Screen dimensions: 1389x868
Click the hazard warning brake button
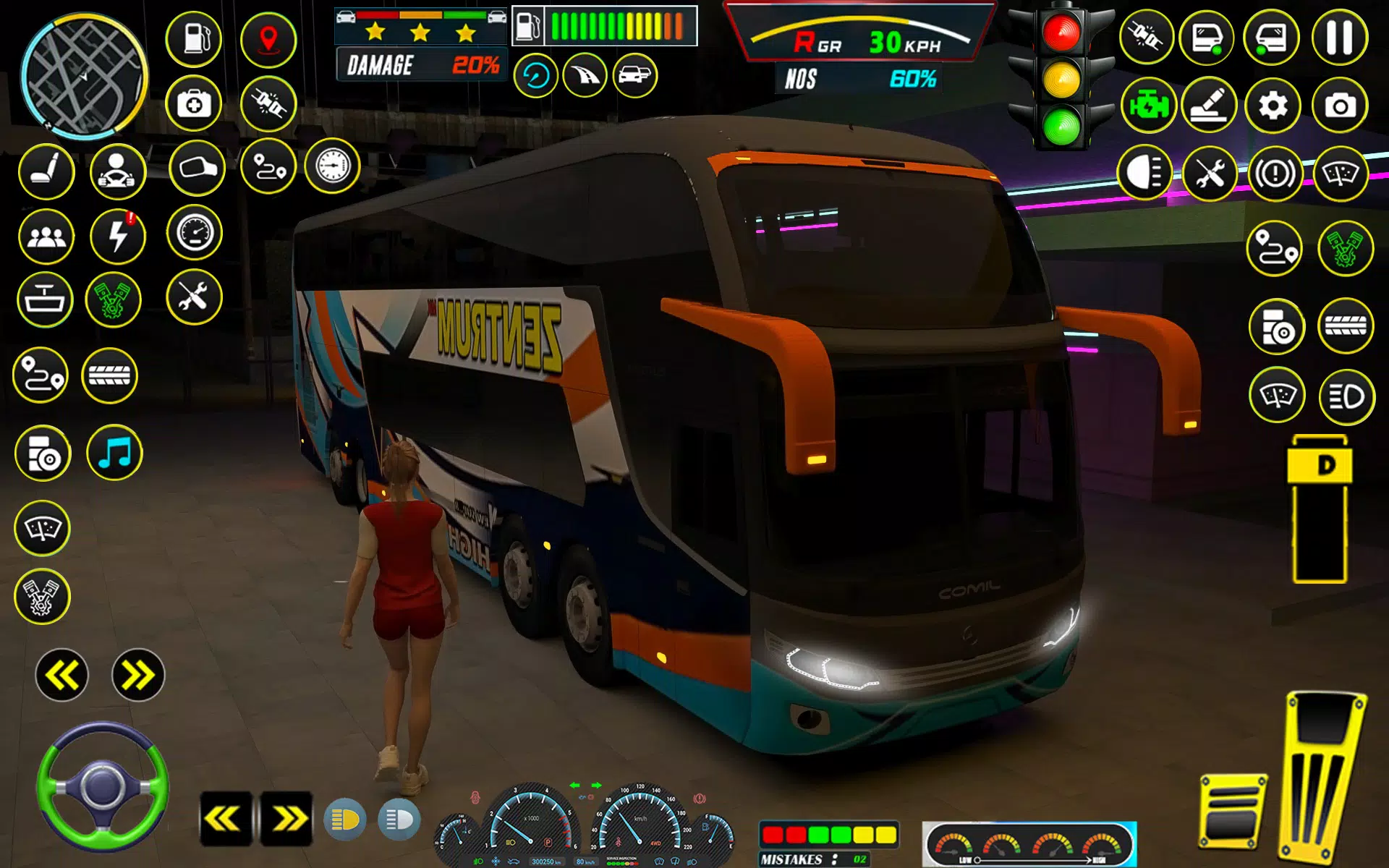1275,174
